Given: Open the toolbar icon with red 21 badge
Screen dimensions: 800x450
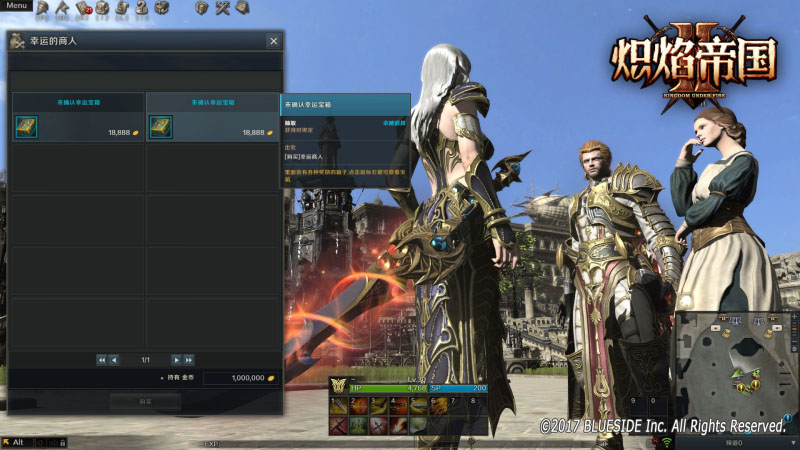Looking at the screenshot, I should [x=82, y=9].
